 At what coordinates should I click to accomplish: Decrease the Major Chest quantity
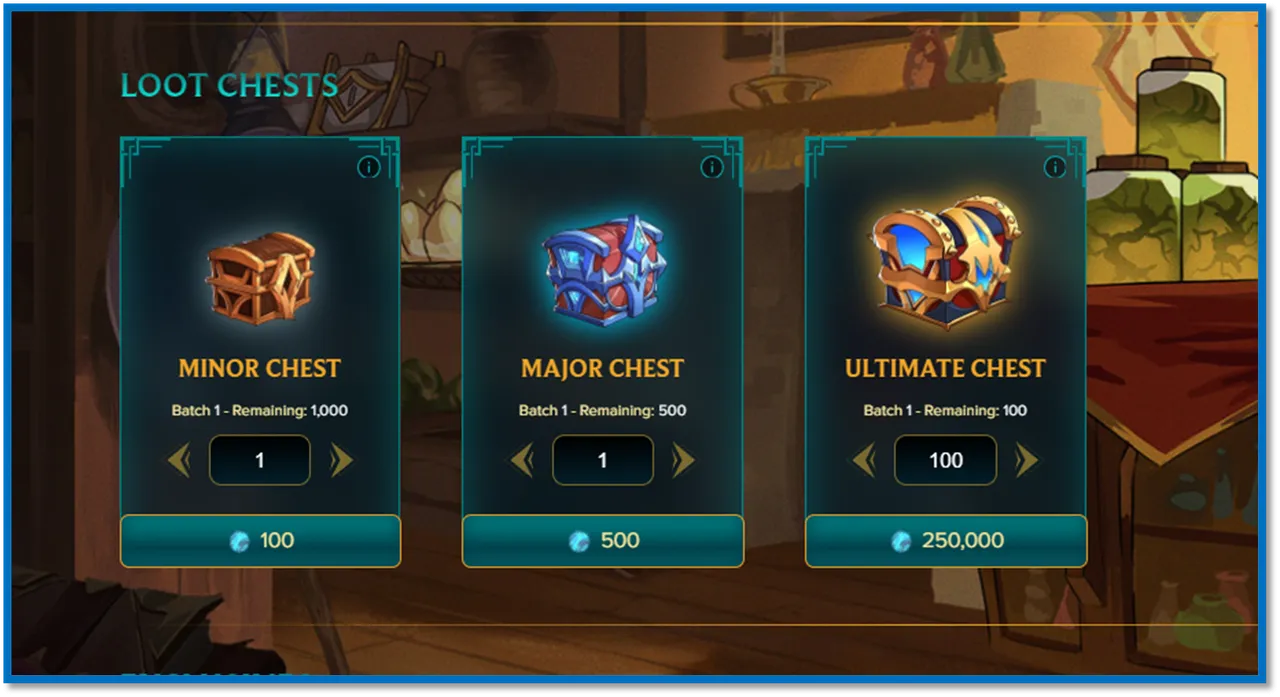click(x=522, y=460)
